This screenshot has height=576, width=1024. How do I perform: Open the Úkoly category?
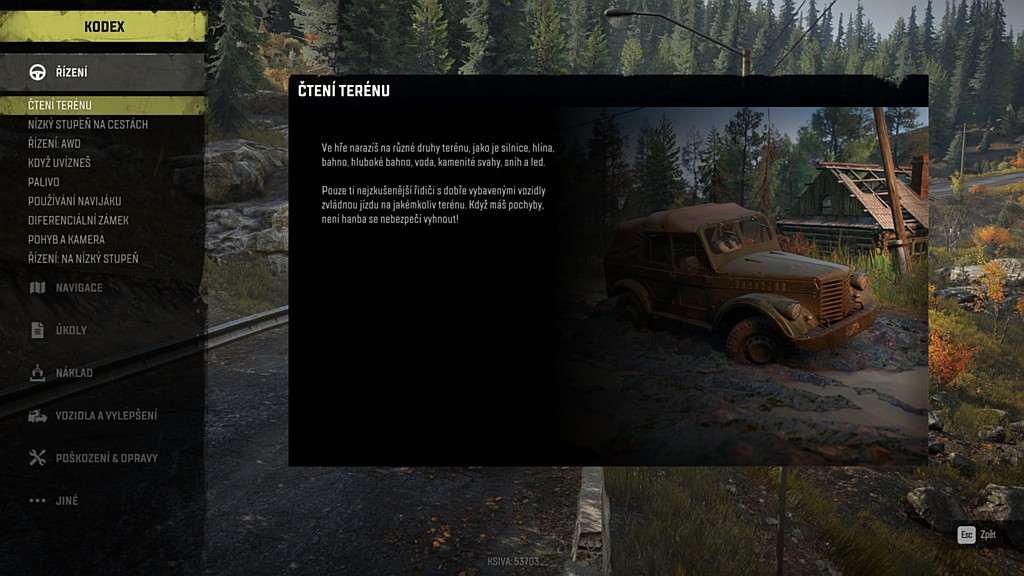(x=70, y=330)
